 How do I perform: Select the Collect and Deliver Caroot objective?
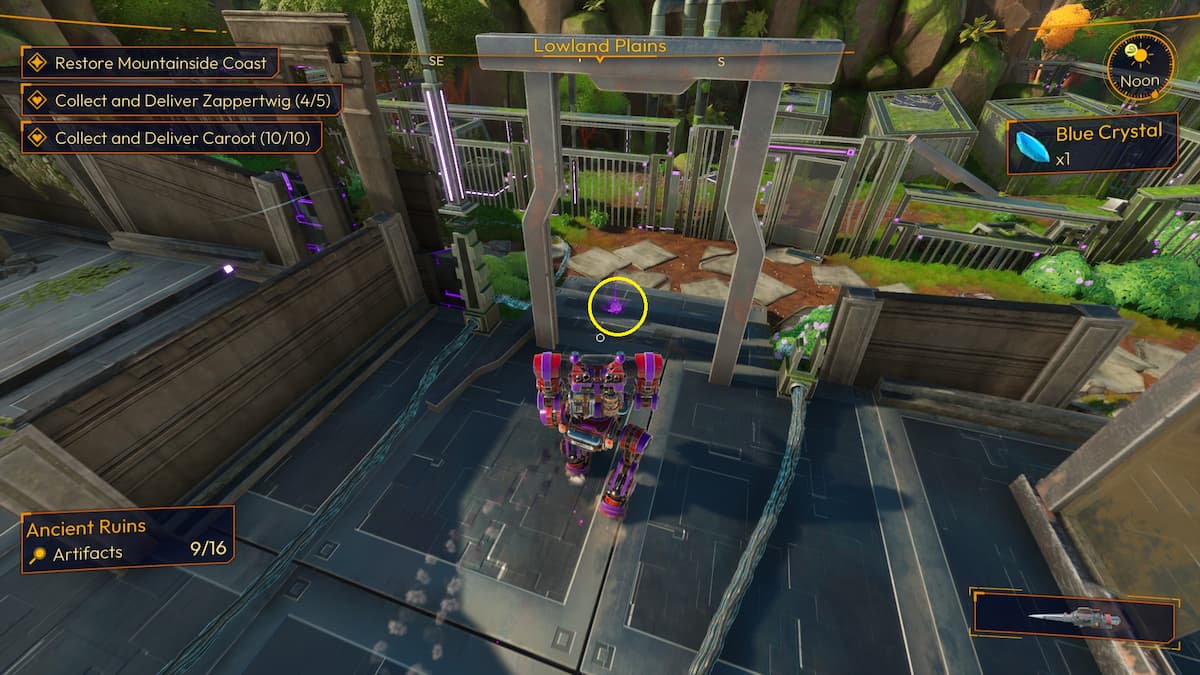click(x=171, y=137)
